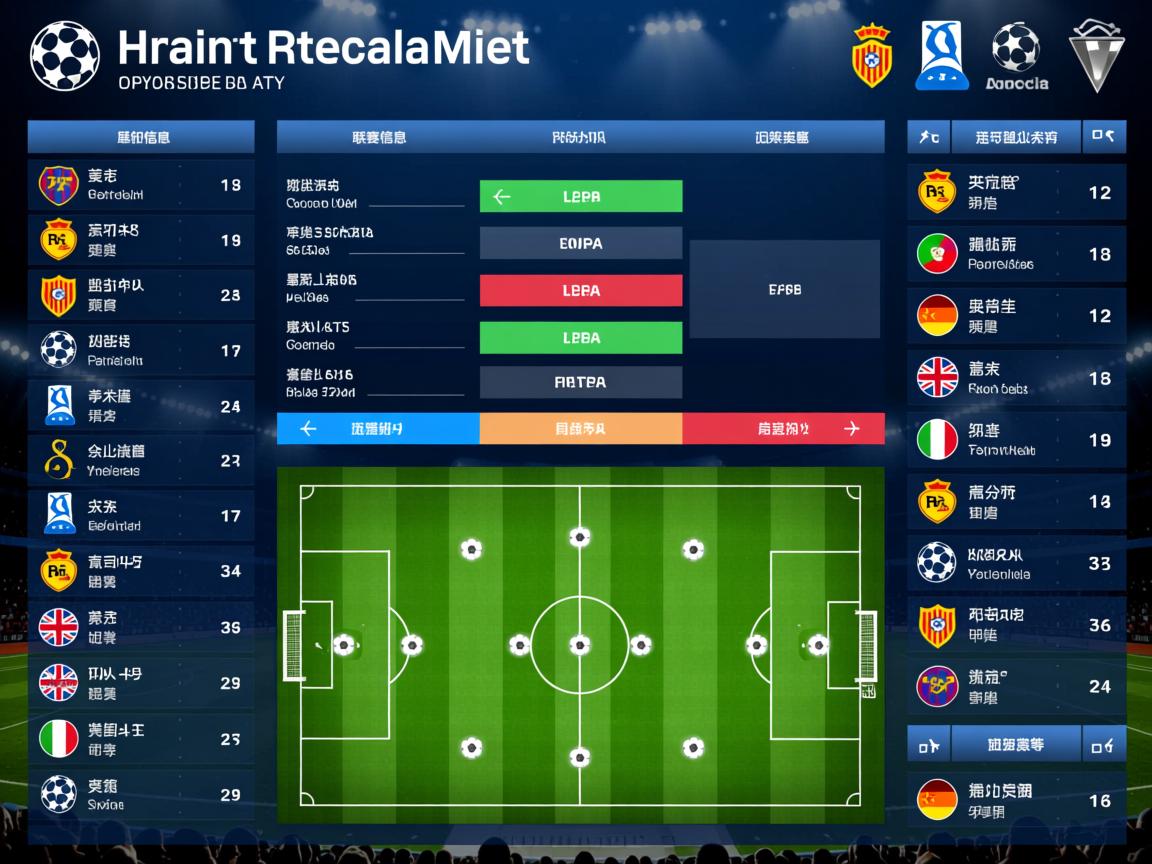The width and height of the screenshot is (1152, 864).
Task: Select the dark RBTPA button
Action: click(581, 382)
